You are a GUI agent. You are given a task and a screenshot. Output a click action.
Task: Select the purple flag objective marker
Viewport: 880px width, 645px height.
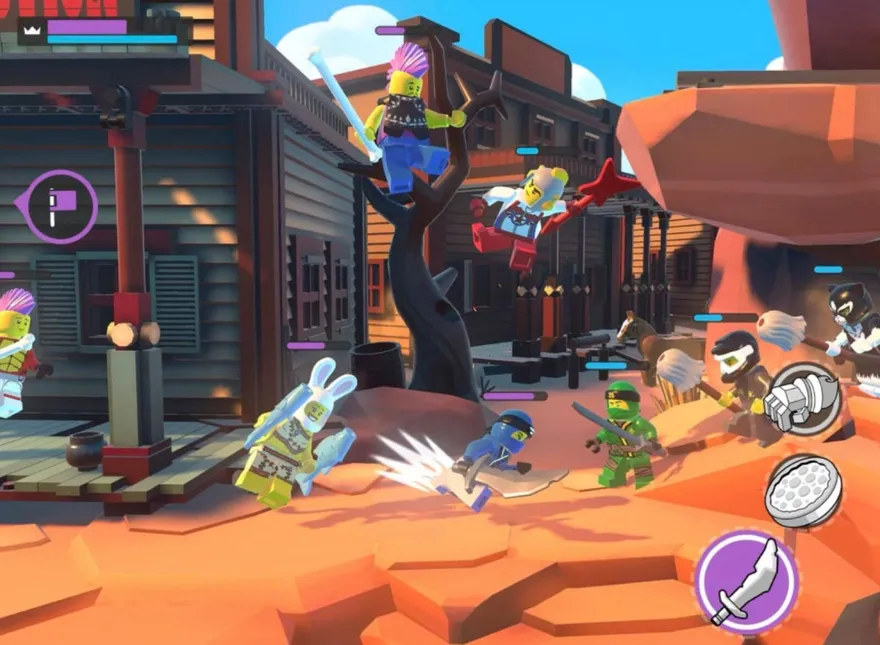62,206
